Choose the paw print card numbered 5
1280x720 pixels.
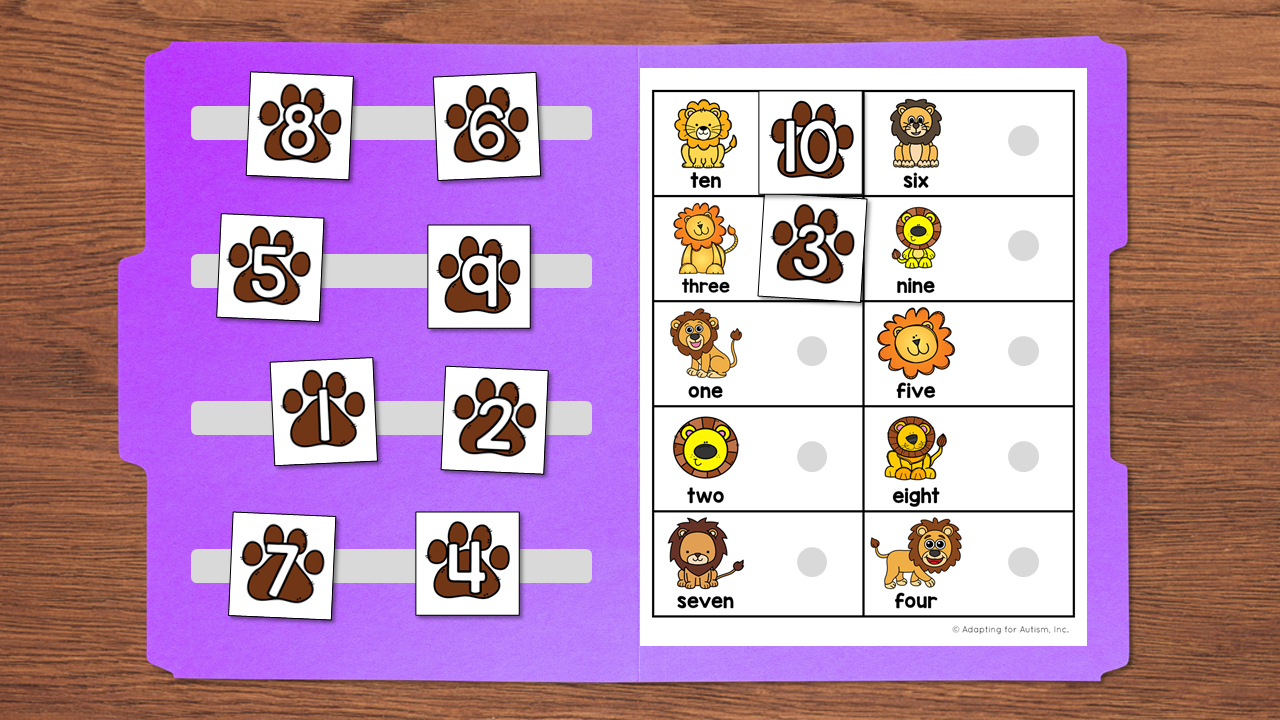[270, 268]
